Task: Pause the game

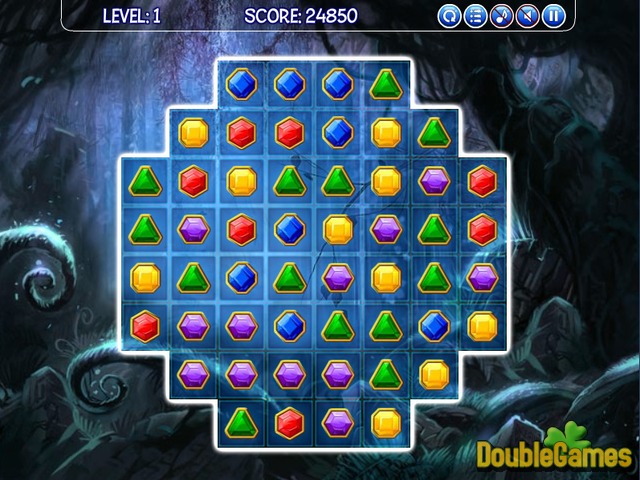Action: (554, 16)
